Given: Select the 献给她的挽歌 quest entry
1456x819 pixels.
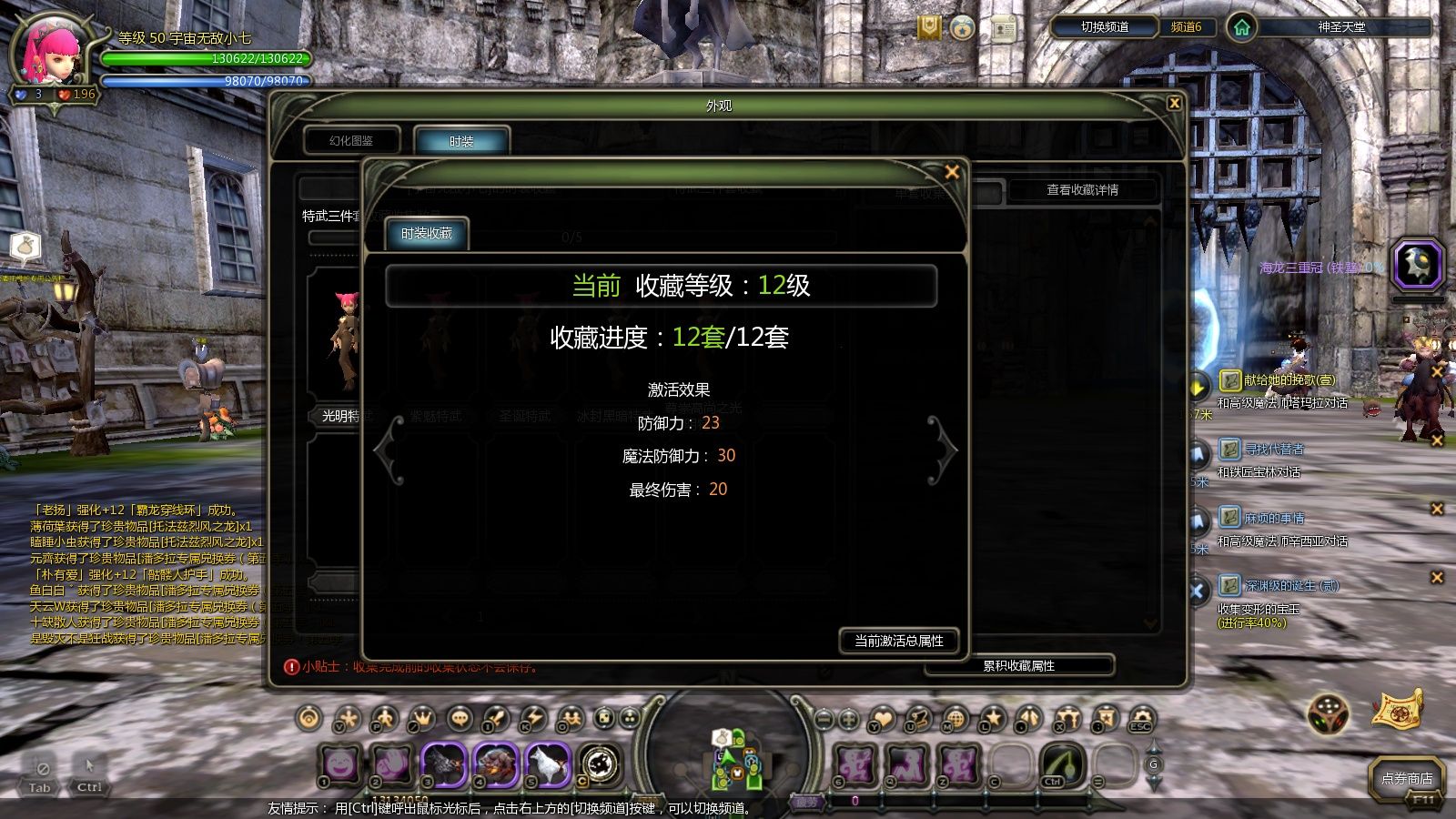Looking at the screenshot, I should pyautogui.click(x=1289, y=380).
